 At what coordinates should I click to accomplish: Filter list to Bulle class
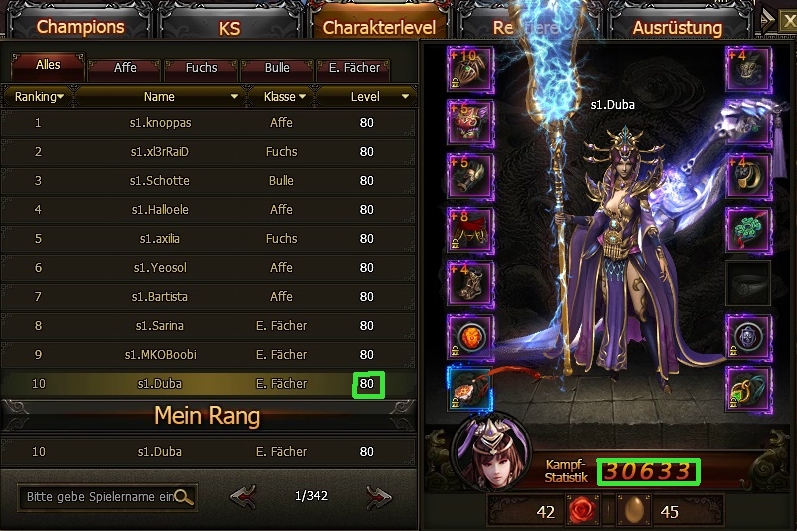277,68
